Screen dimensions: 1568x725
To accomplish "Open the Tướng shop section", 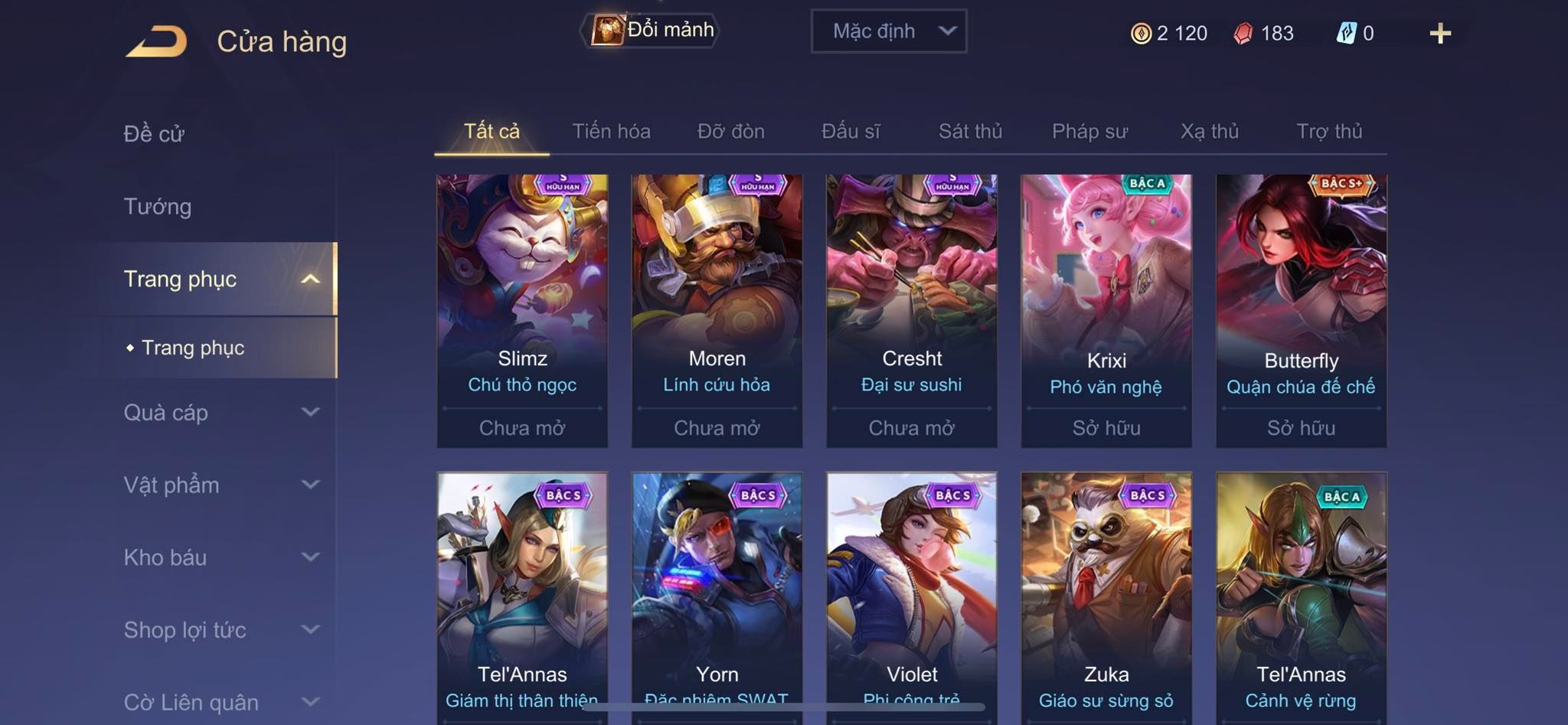I will [x=158, y=207].
